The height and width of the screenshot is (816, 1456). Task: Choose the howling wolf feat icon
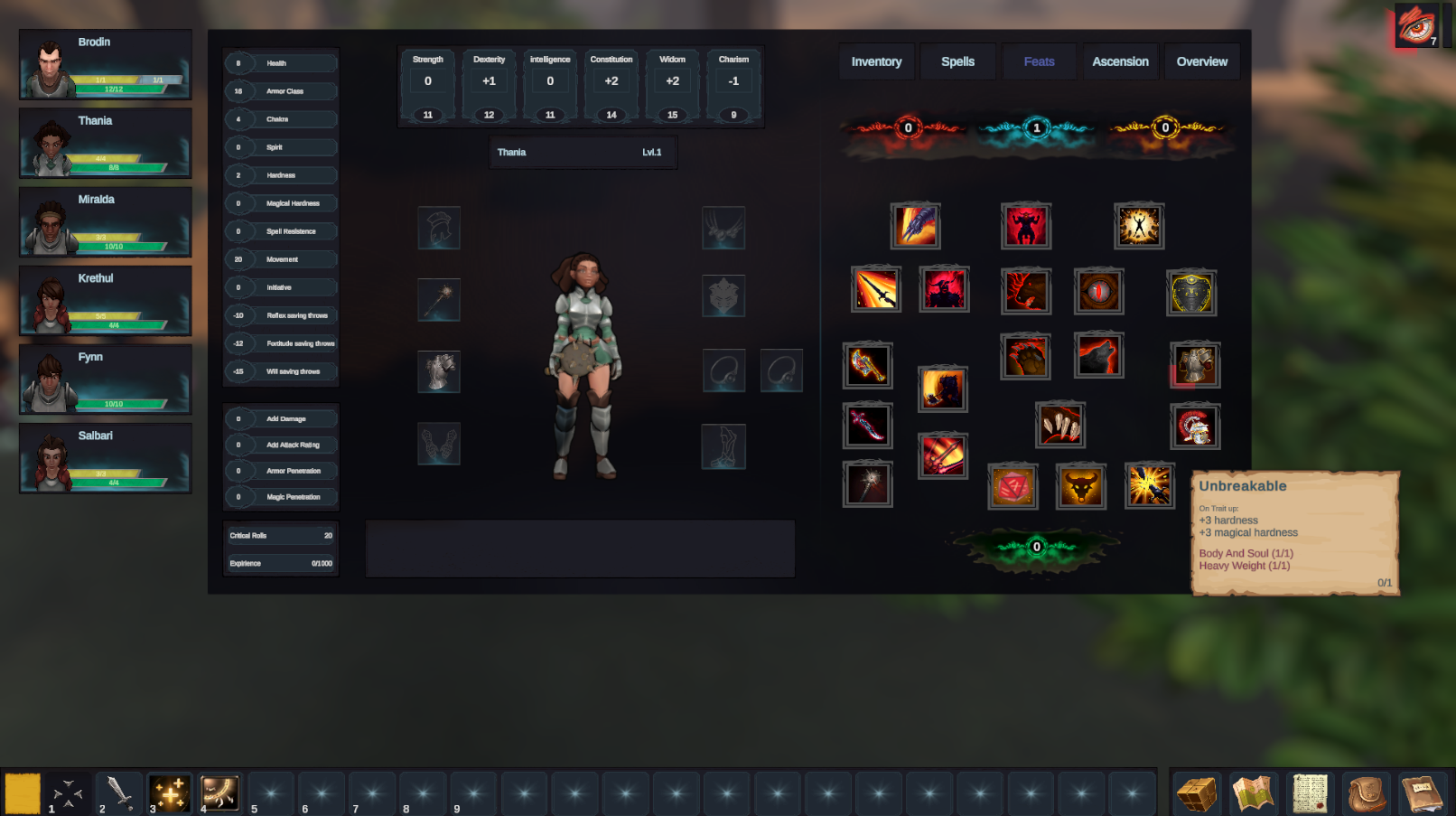[x=1098, y=355]
